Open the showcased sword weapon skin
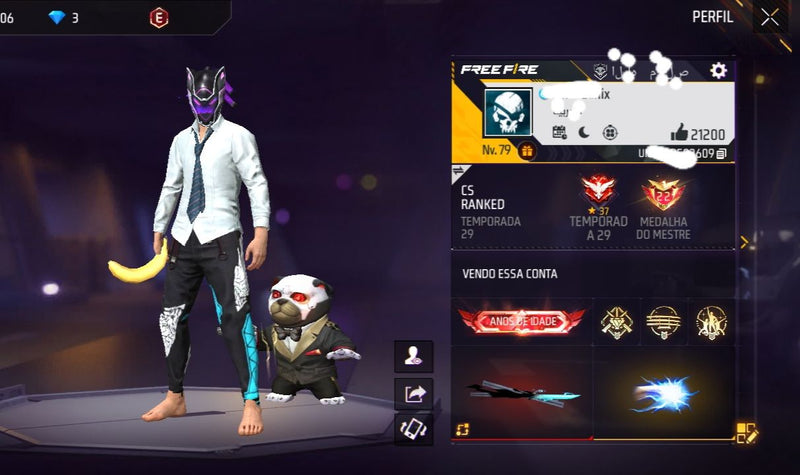 point(521,393)
